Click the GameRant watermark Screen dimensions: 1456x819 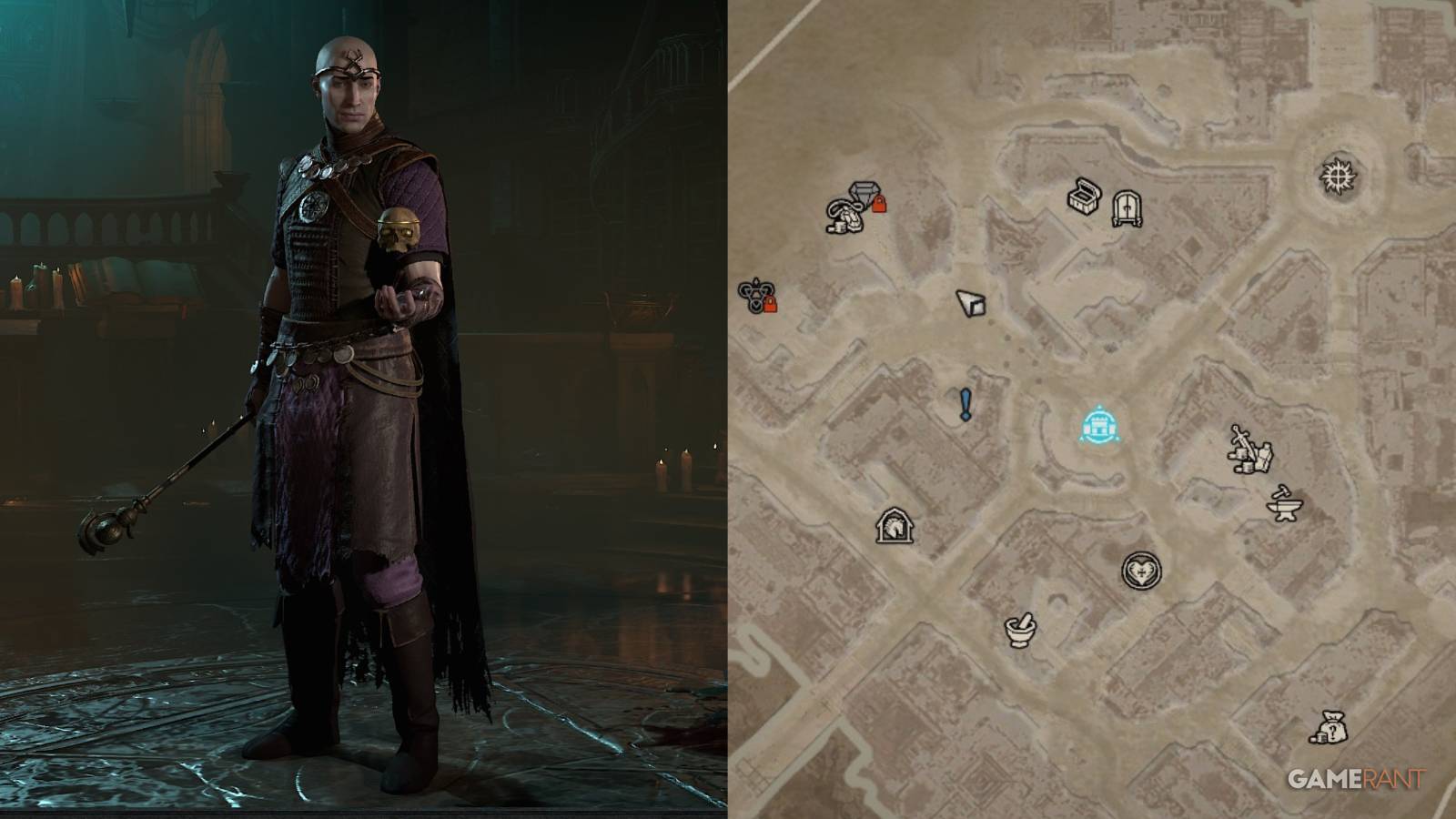(1356, 779)
